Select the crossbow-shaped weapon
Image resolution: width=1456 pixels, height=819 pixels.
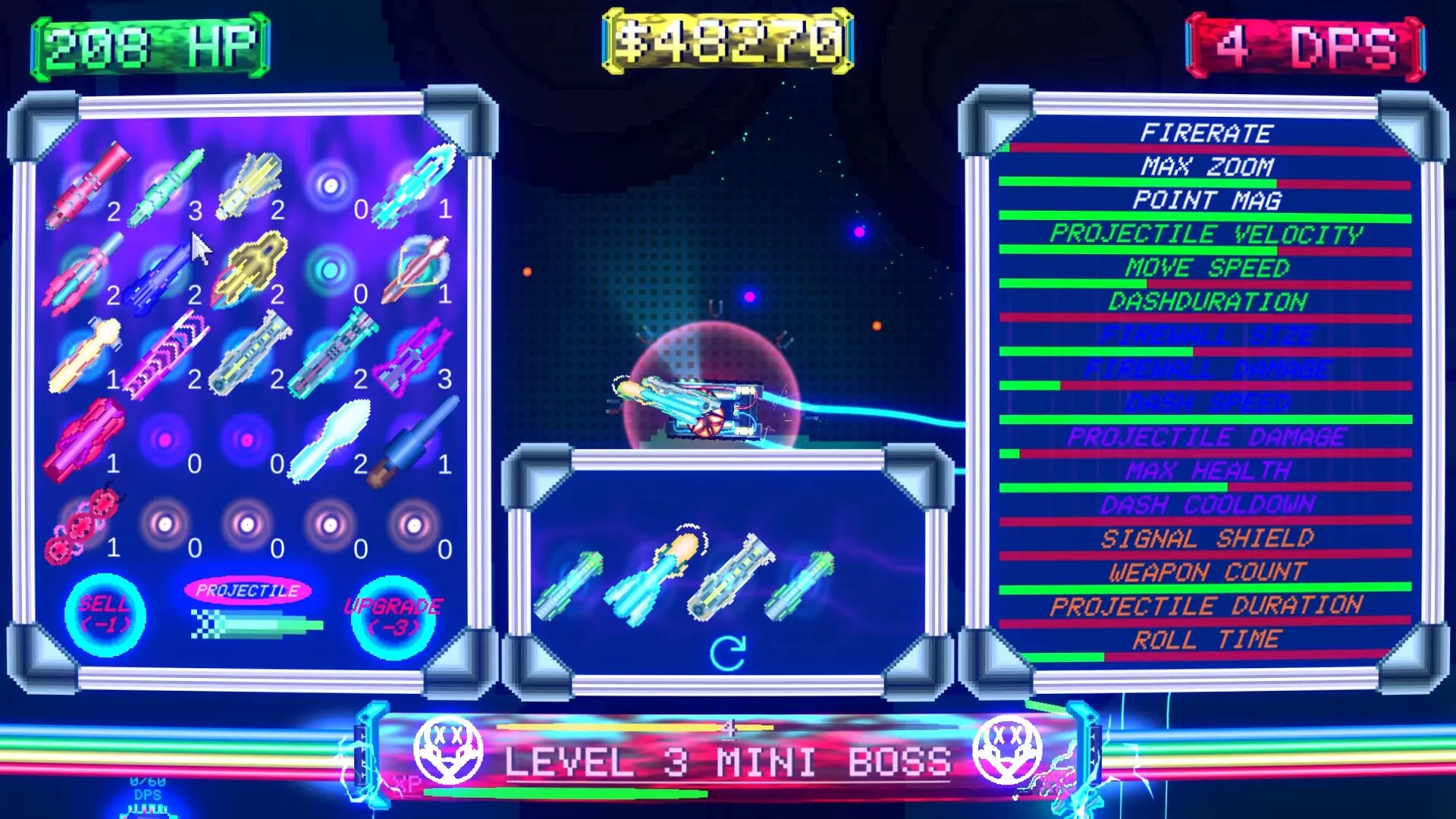[x=416, y=269]
